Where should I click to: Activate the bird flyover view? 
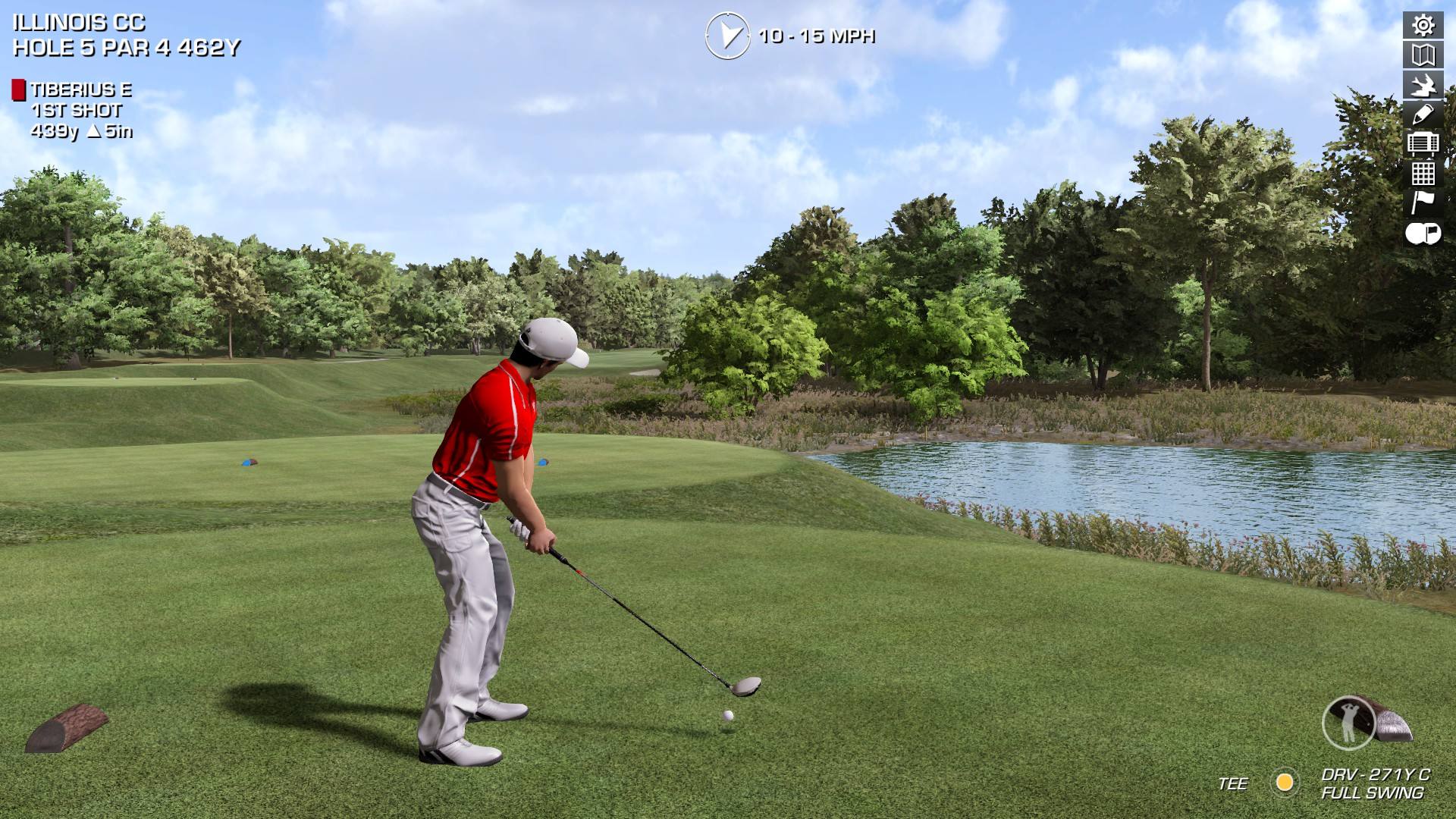(1423, 85)
